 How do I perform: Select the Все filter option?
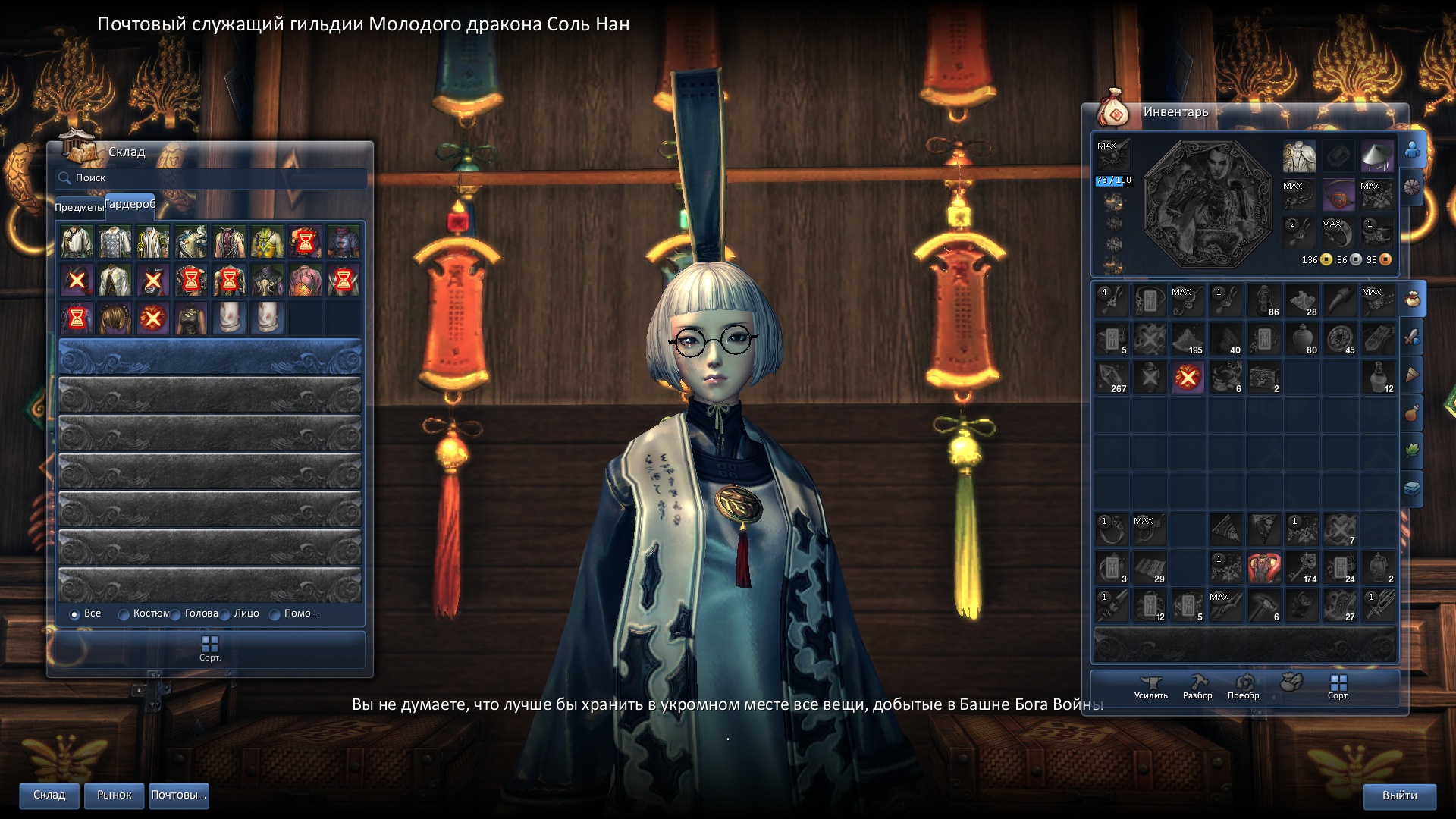tap(75, 614)
